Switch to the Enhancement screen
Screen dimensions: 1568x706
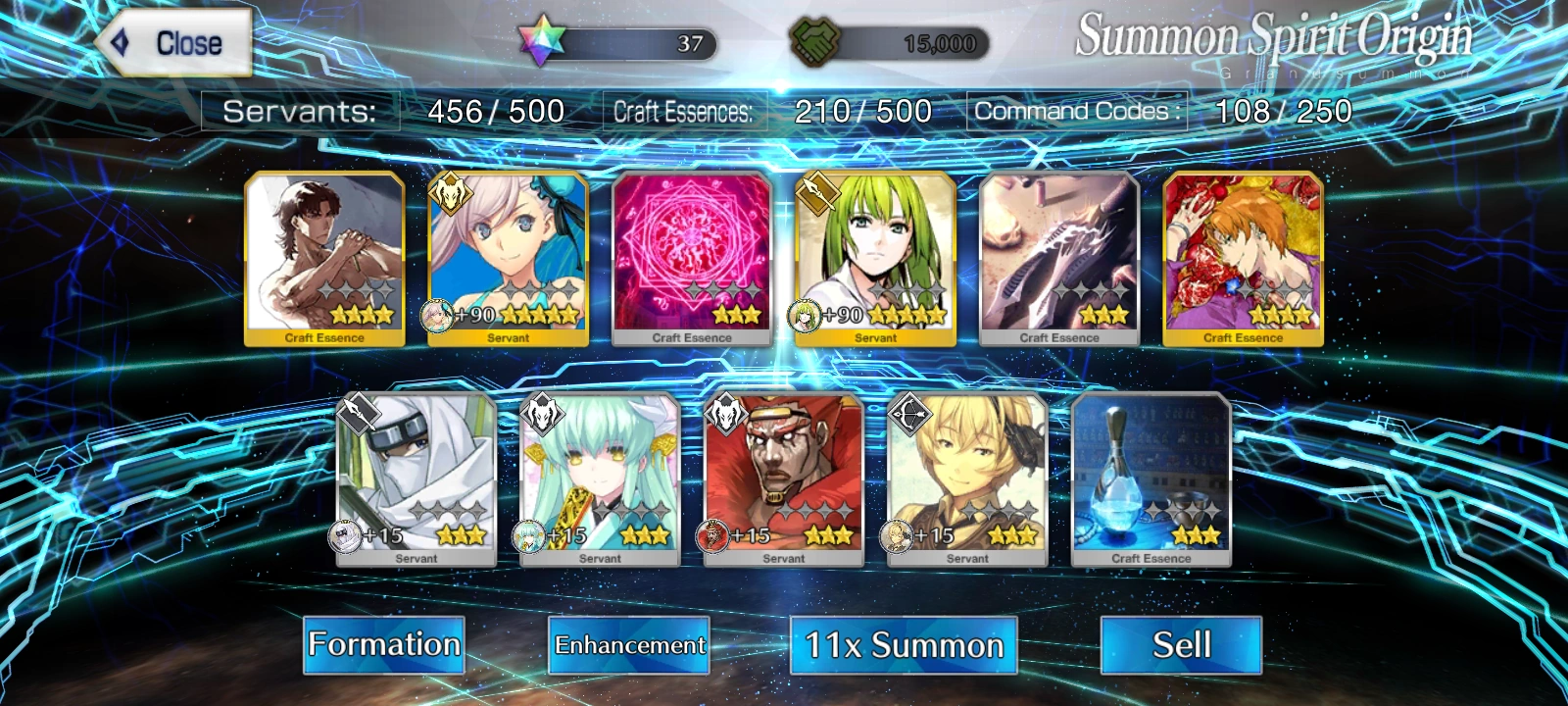630,645
